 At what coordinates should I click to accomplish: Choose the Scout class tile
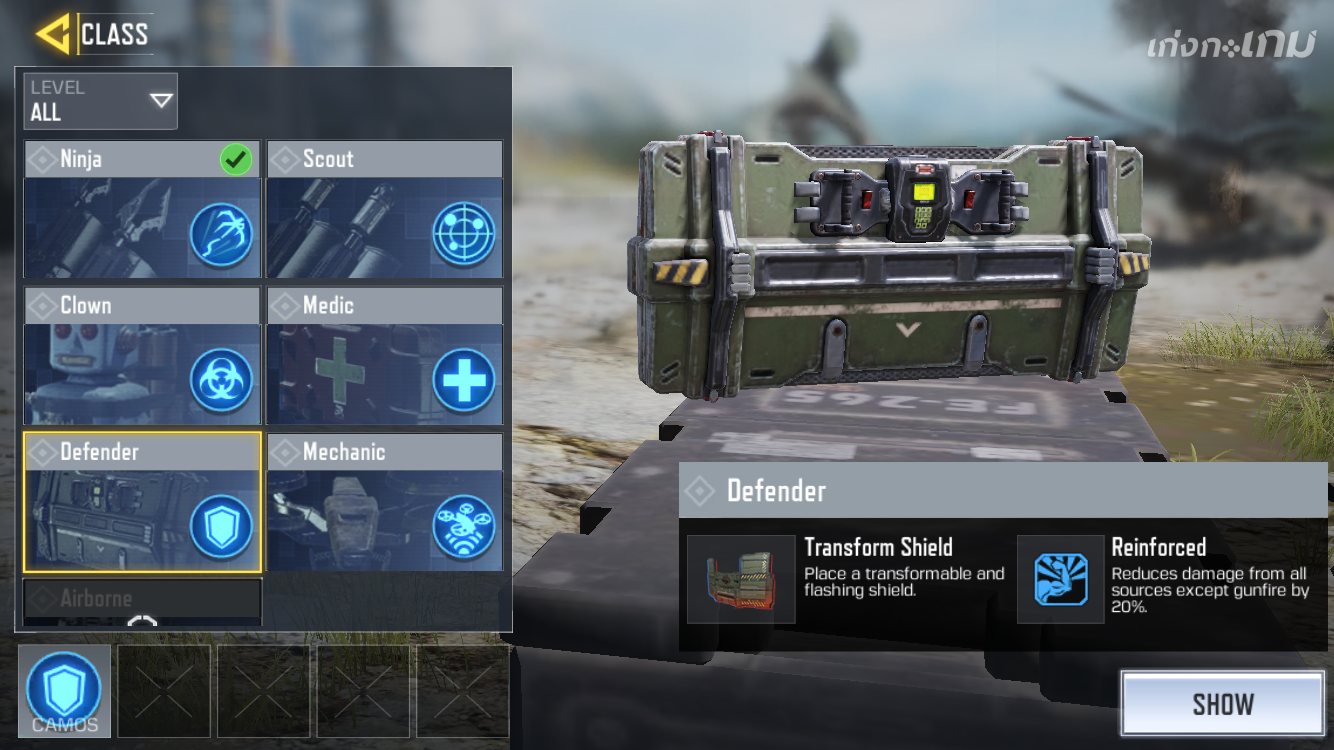coord(385,210)
